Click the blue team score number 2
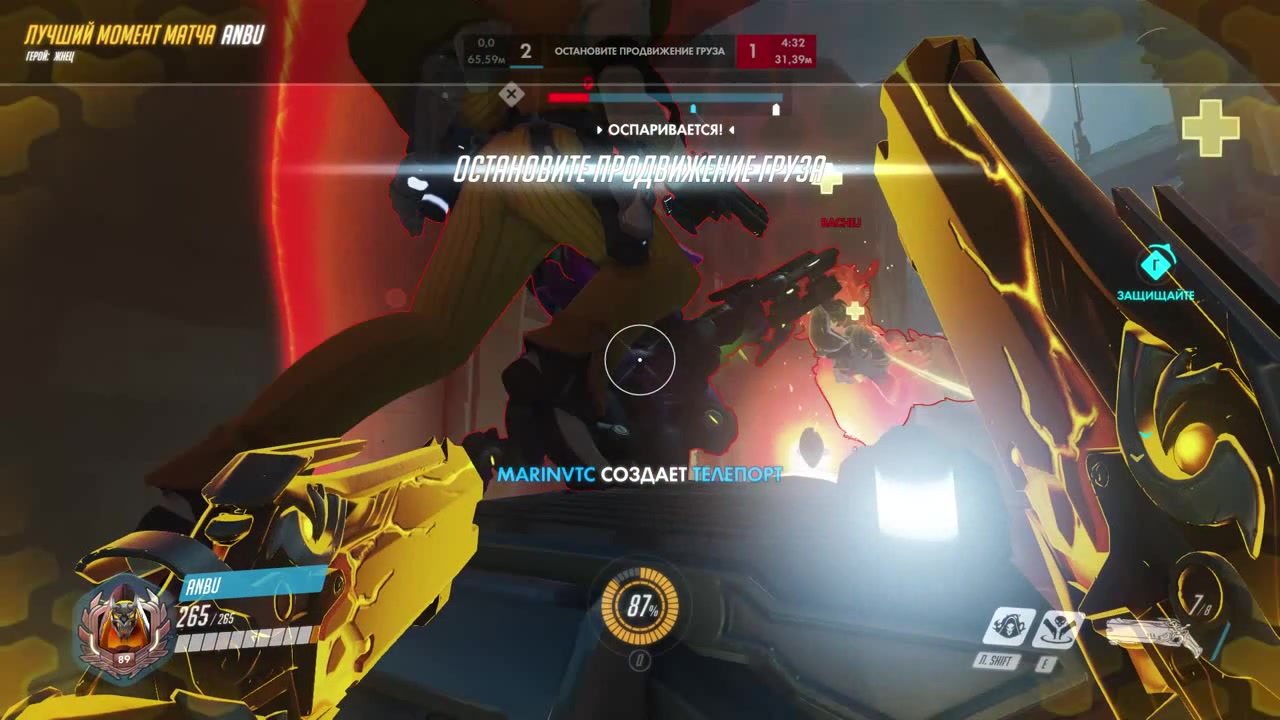The width and height of the screenshot is (1280, 720). point(526,51)
